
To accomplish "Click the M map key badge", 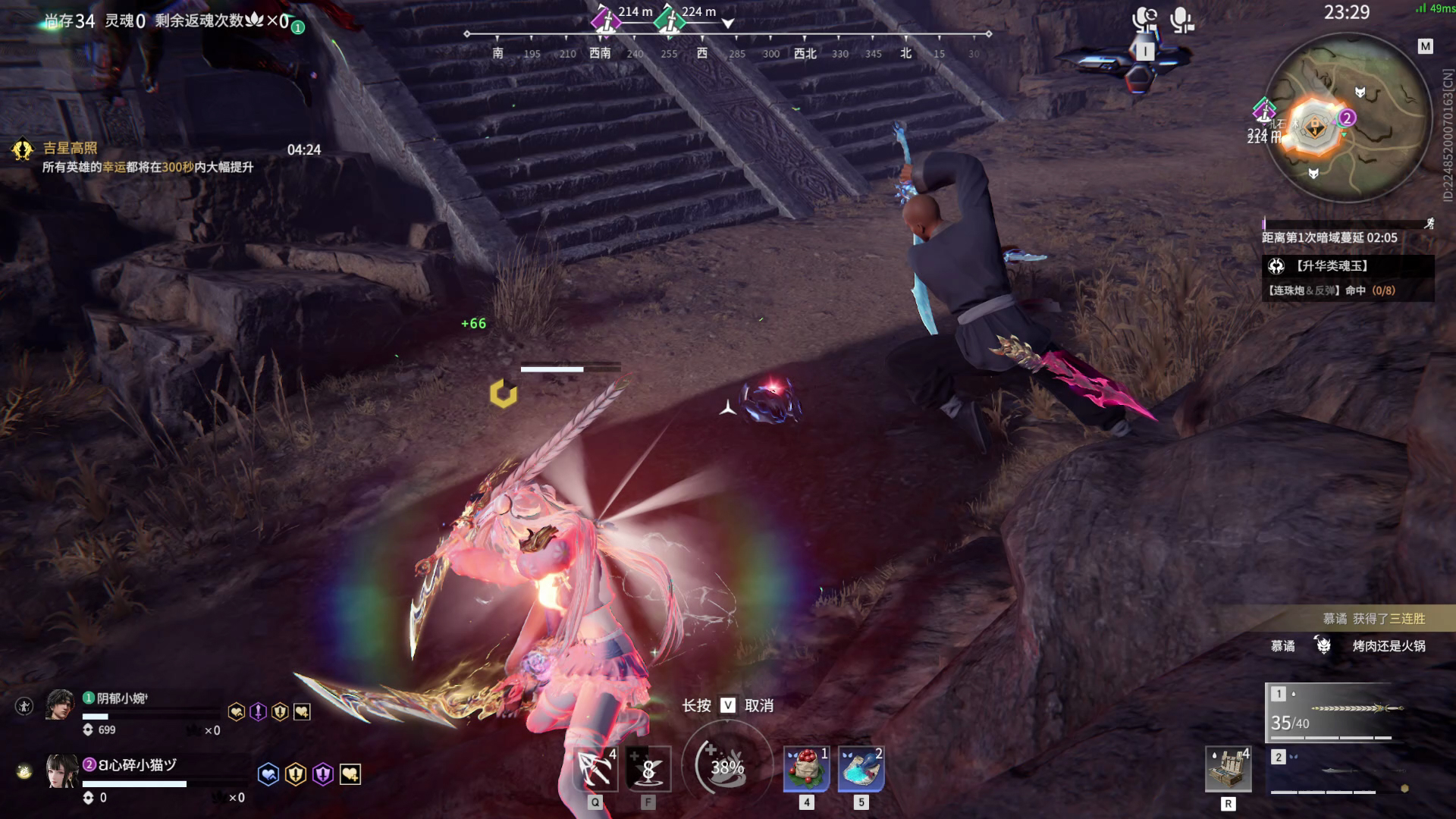I will click(1426, 46).
